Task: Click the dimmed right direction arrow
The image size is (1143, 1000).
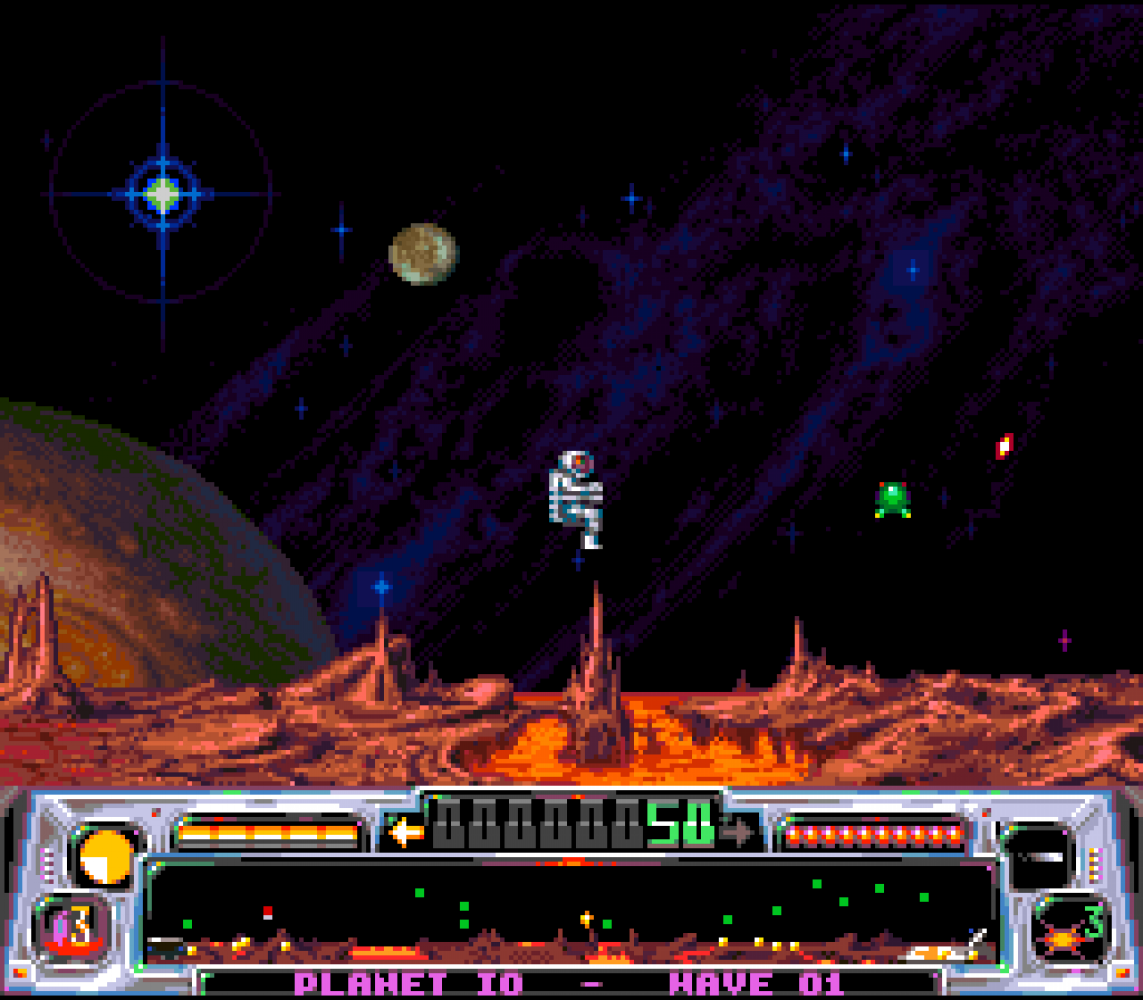Action: tap(738, 832)
